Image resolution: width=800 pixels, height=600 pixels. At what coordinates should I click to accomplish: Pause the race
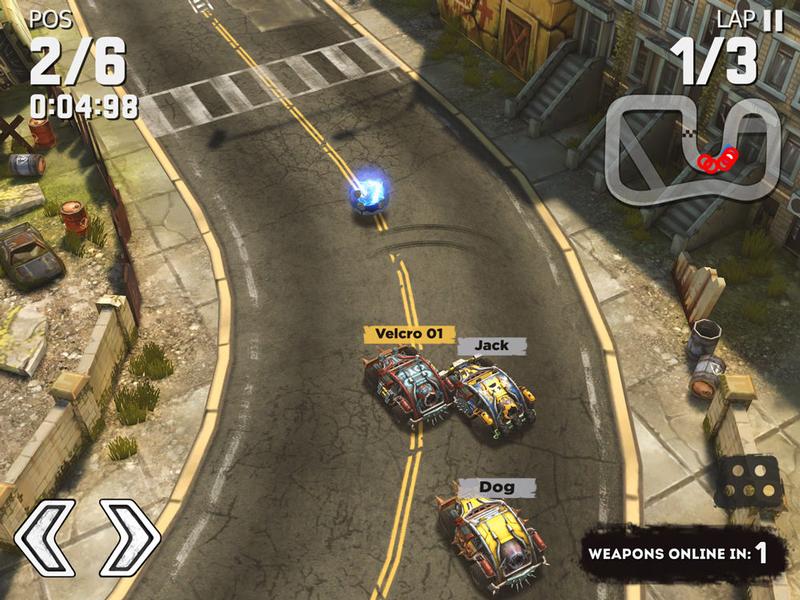(x=773, y=20)
